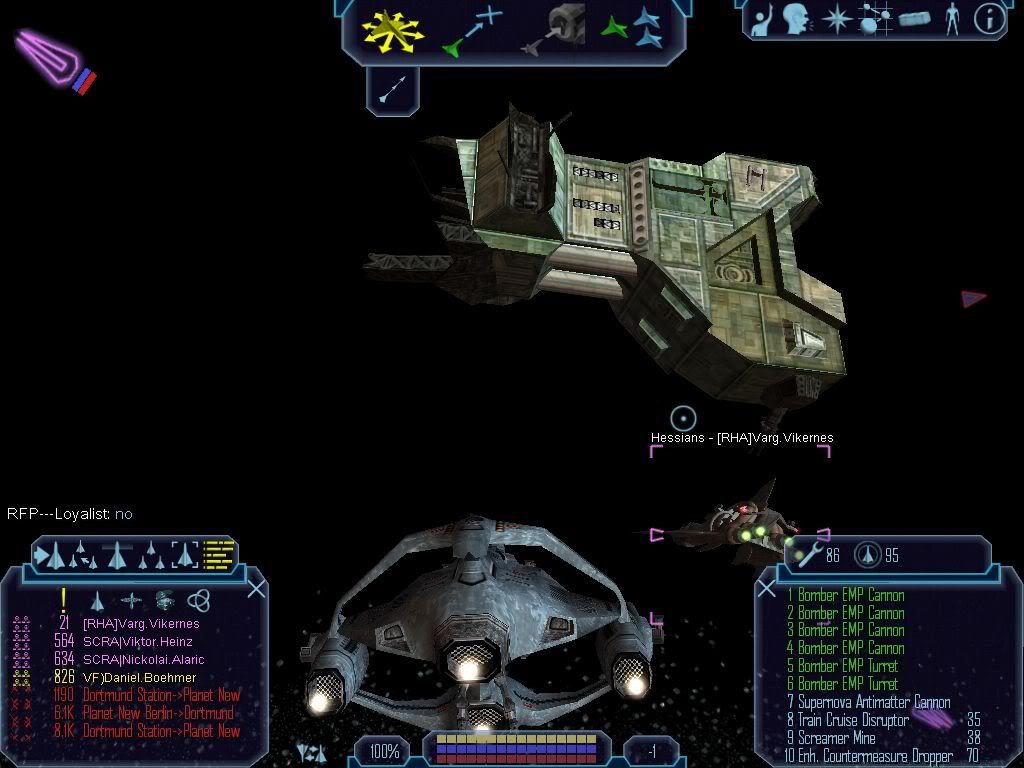Switch contact list to the interlocked rings filter
The height and width of the screenshot is (768, 1024).
(198, 600)
